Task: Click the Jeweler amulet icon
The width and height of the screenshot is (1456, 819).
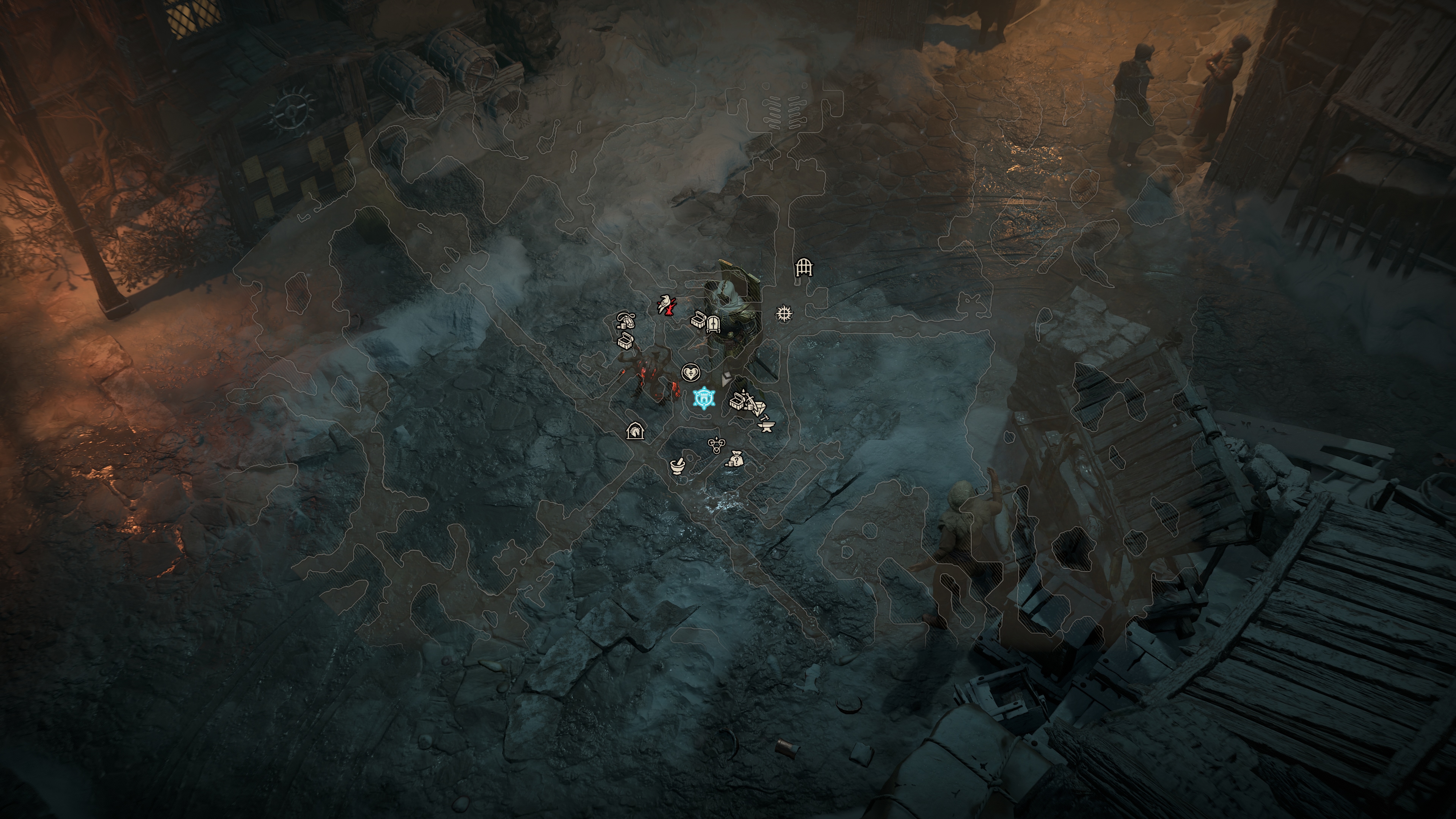Action: 626,321
